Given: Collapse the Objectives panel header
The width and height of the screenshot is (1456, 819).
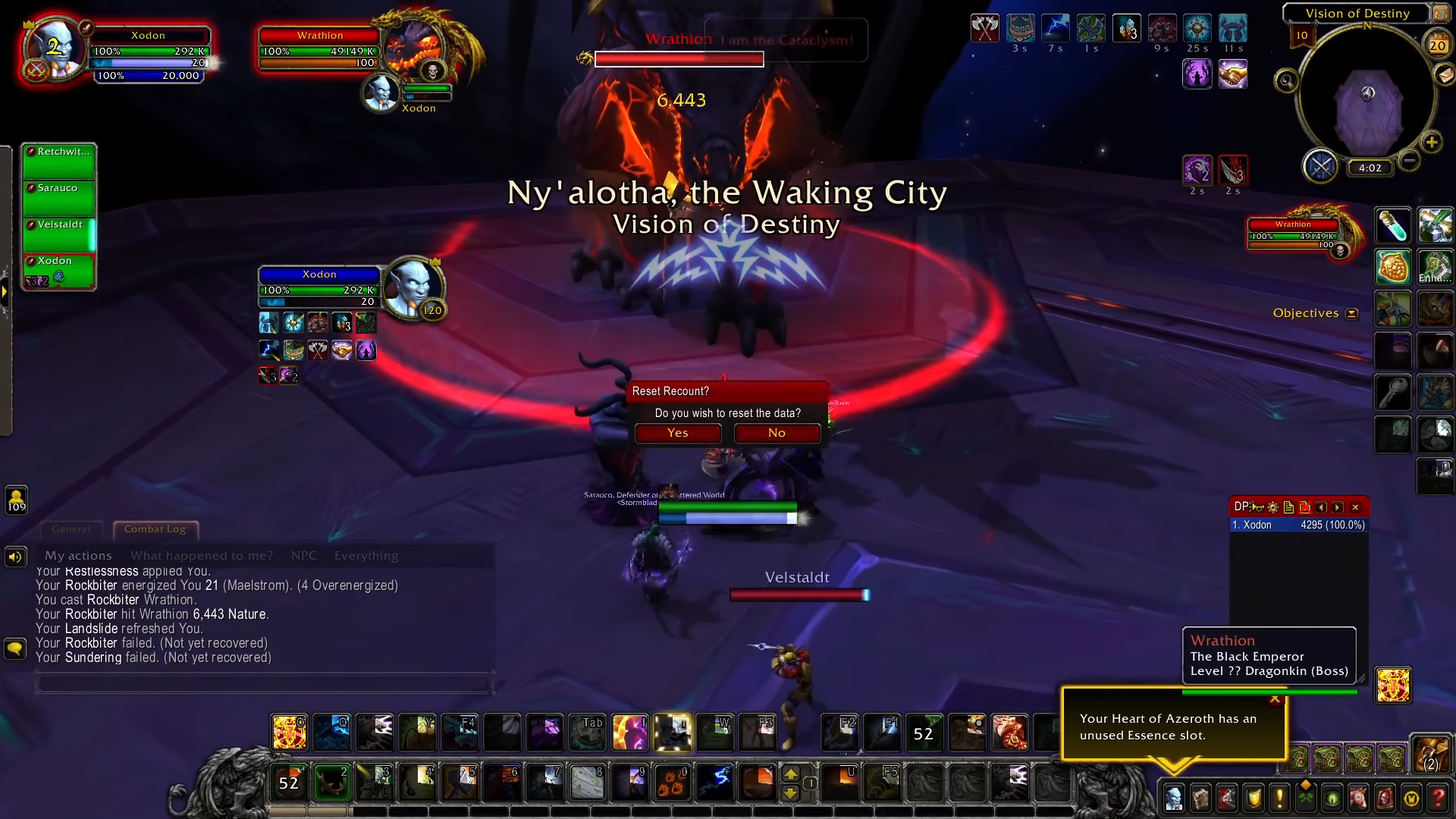Looking at the screenshot, I should [x=1353, y=312].
